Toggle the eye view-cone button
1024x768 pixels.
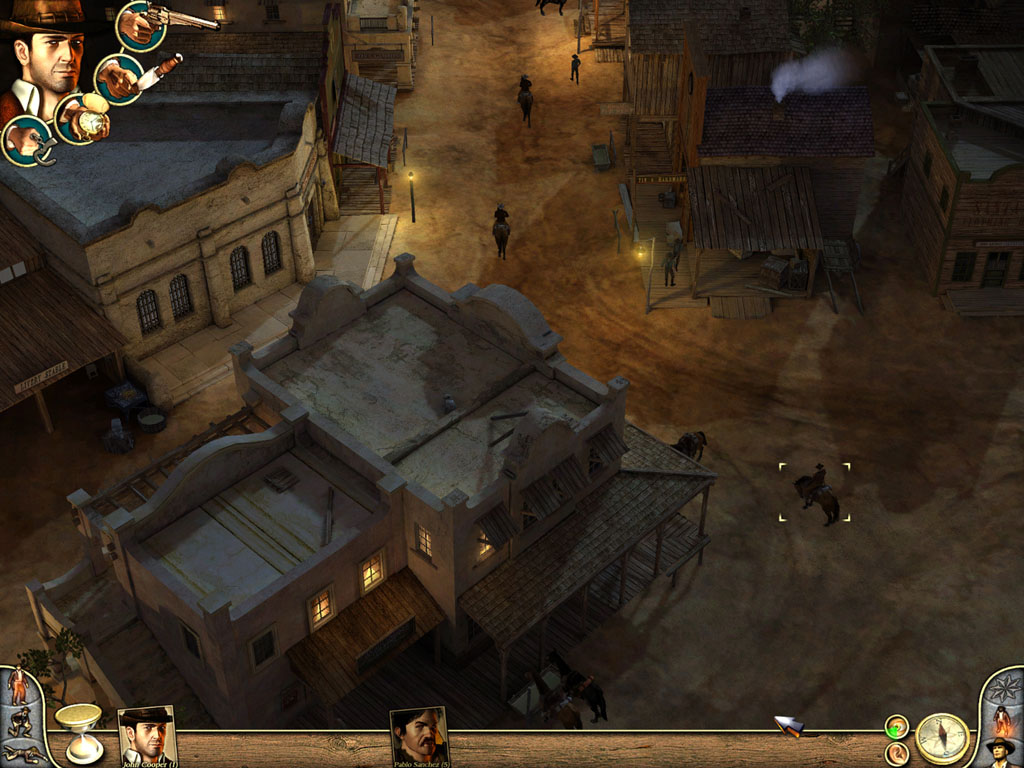click(x=897, y=727)
